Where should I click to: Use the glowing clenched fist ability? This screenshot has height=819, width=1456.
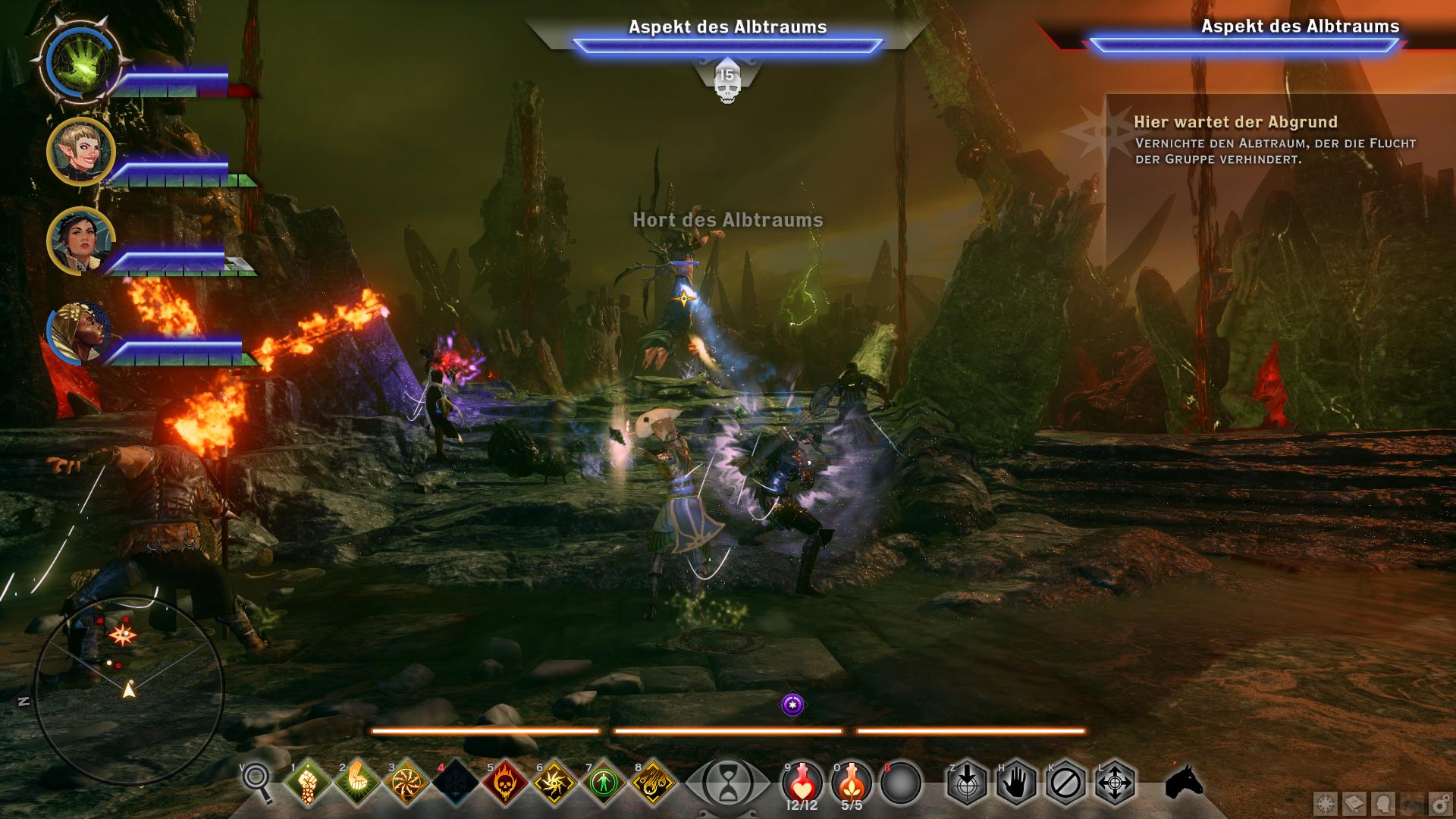coord(357,781)
